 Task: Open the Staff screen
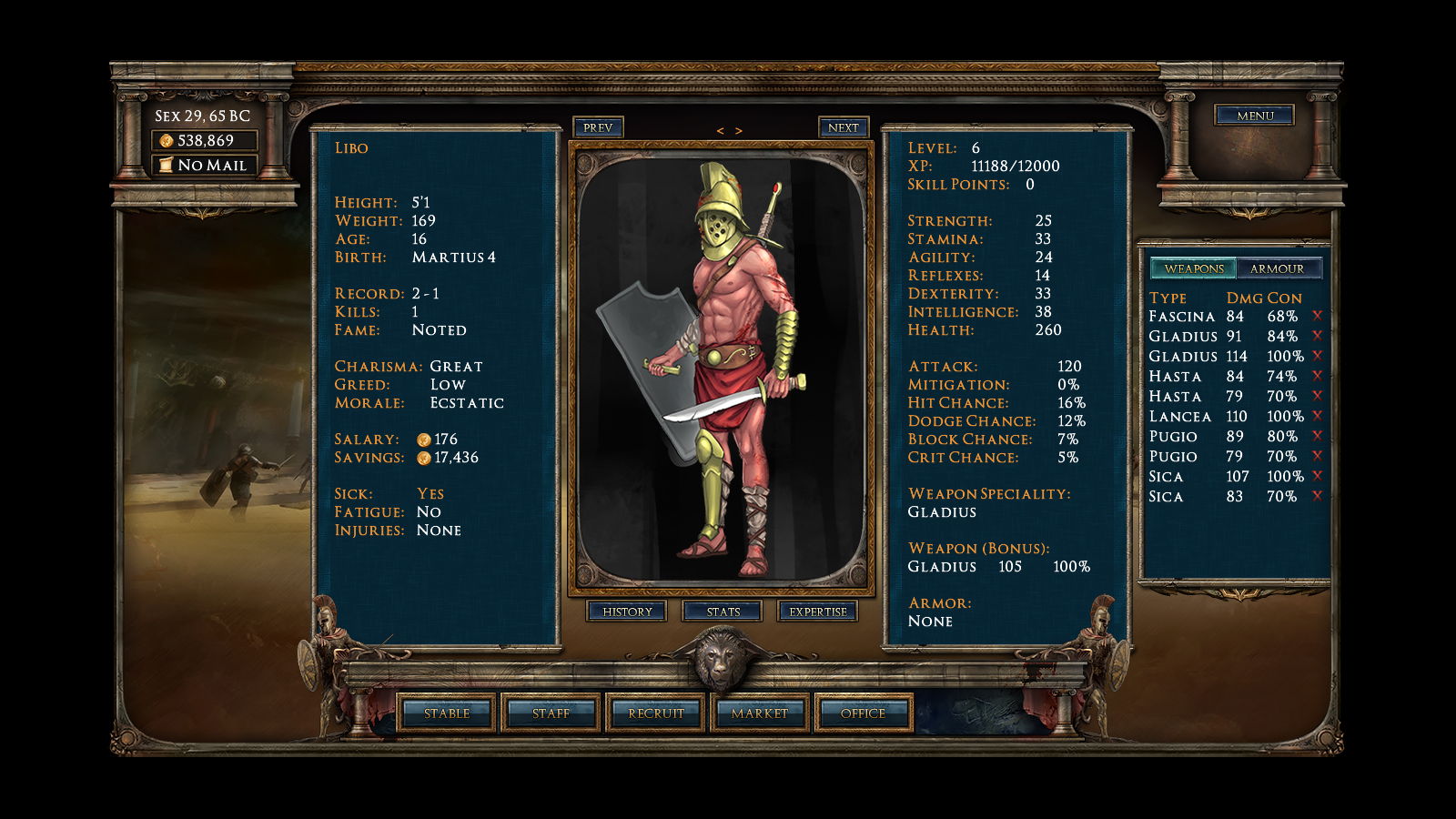click(551, 713)
